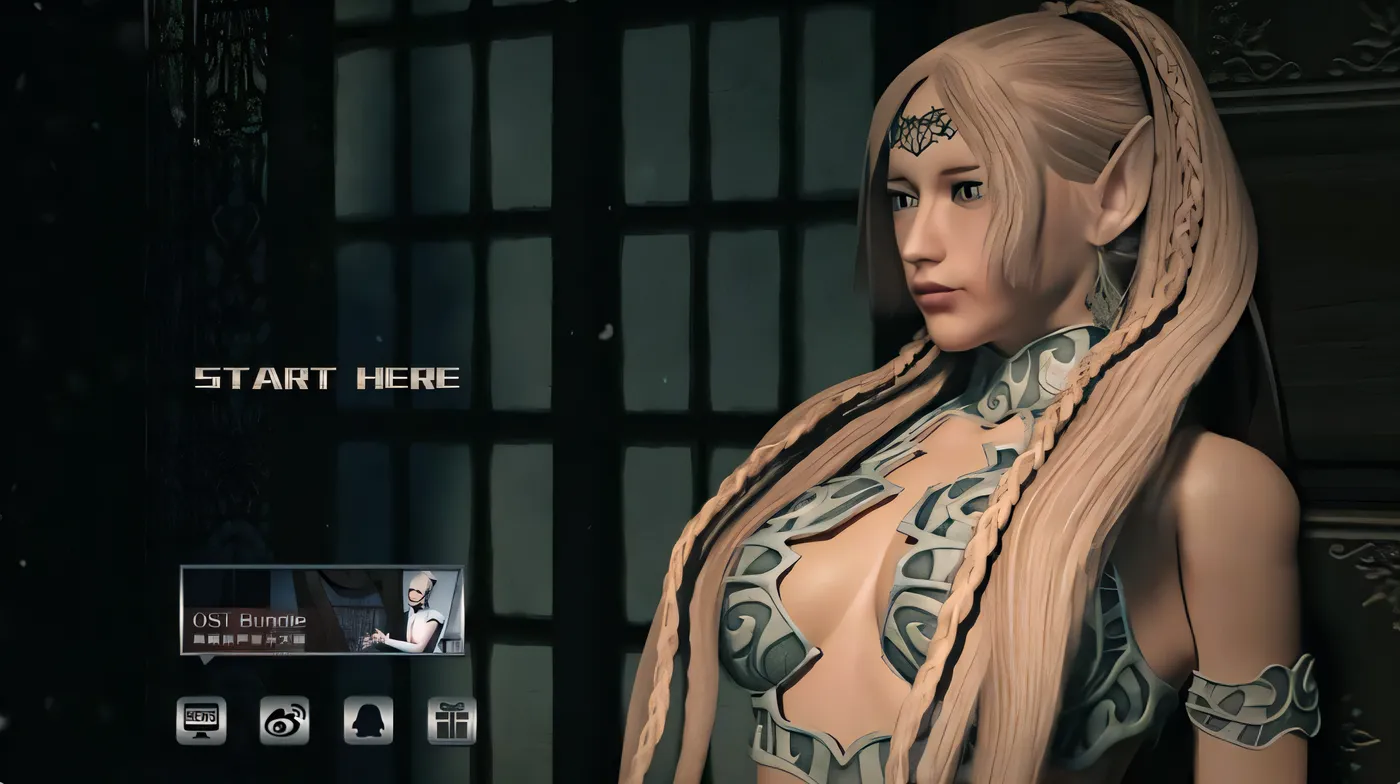Visit the Weibo page icon
Screen dimensions: 1400x784
click(284, 720)
